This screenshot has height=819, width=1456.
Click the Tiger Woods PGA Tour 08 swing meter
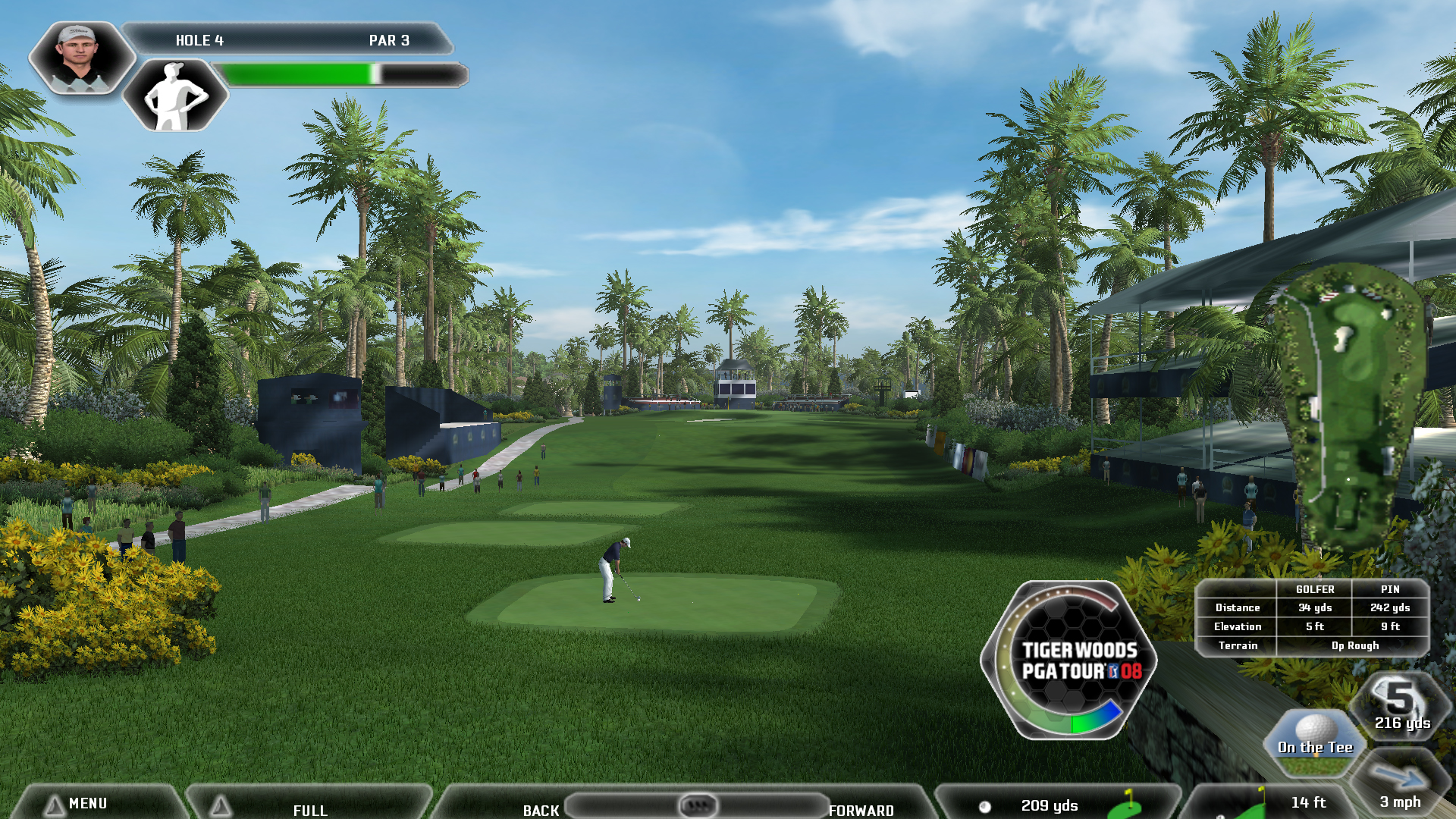coord(1069,661)
